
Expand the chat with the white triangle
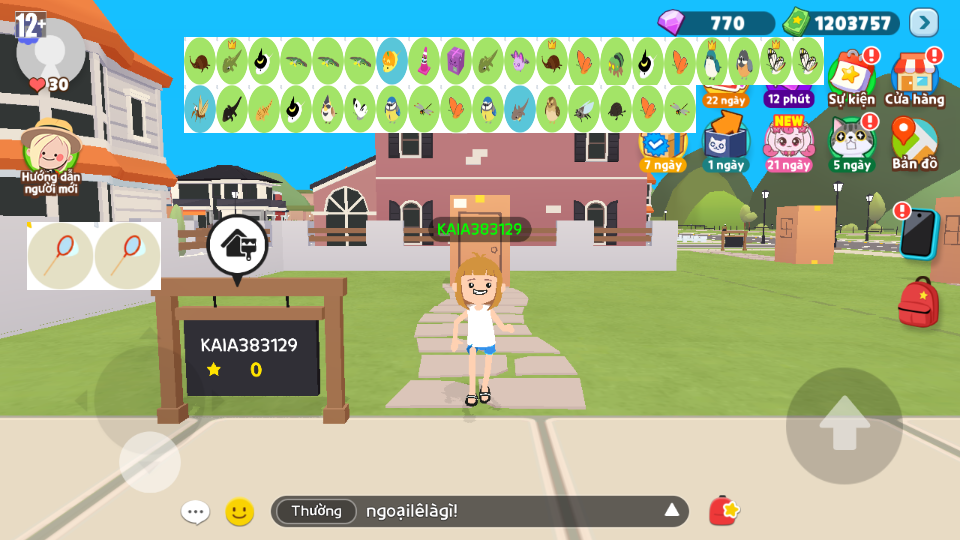(x=672, y=511)
